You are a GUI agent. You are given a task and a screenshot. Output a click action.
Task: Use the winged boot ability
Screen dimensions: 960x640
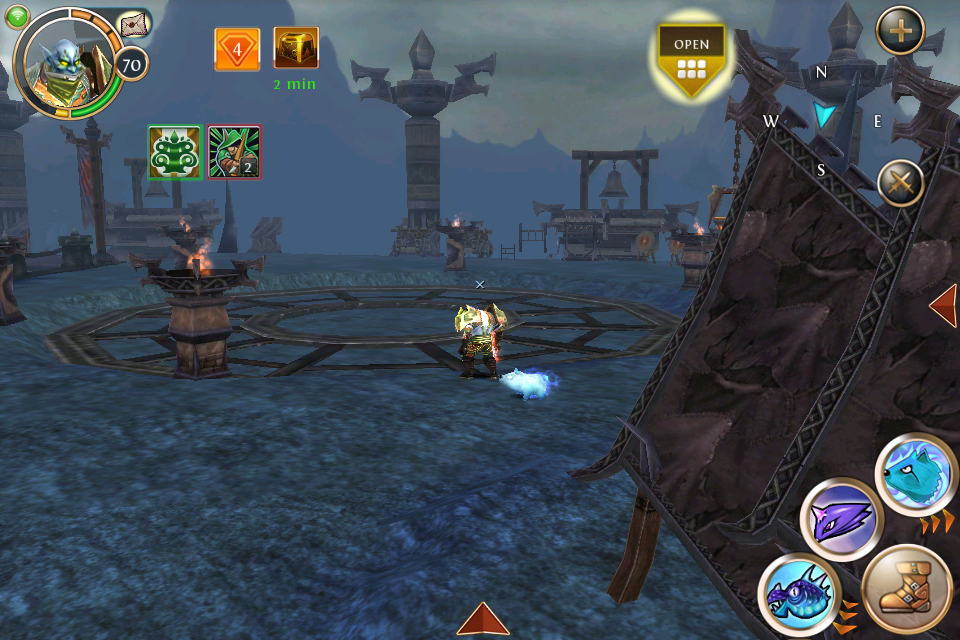pyautogui.click(x=906, y=590)
